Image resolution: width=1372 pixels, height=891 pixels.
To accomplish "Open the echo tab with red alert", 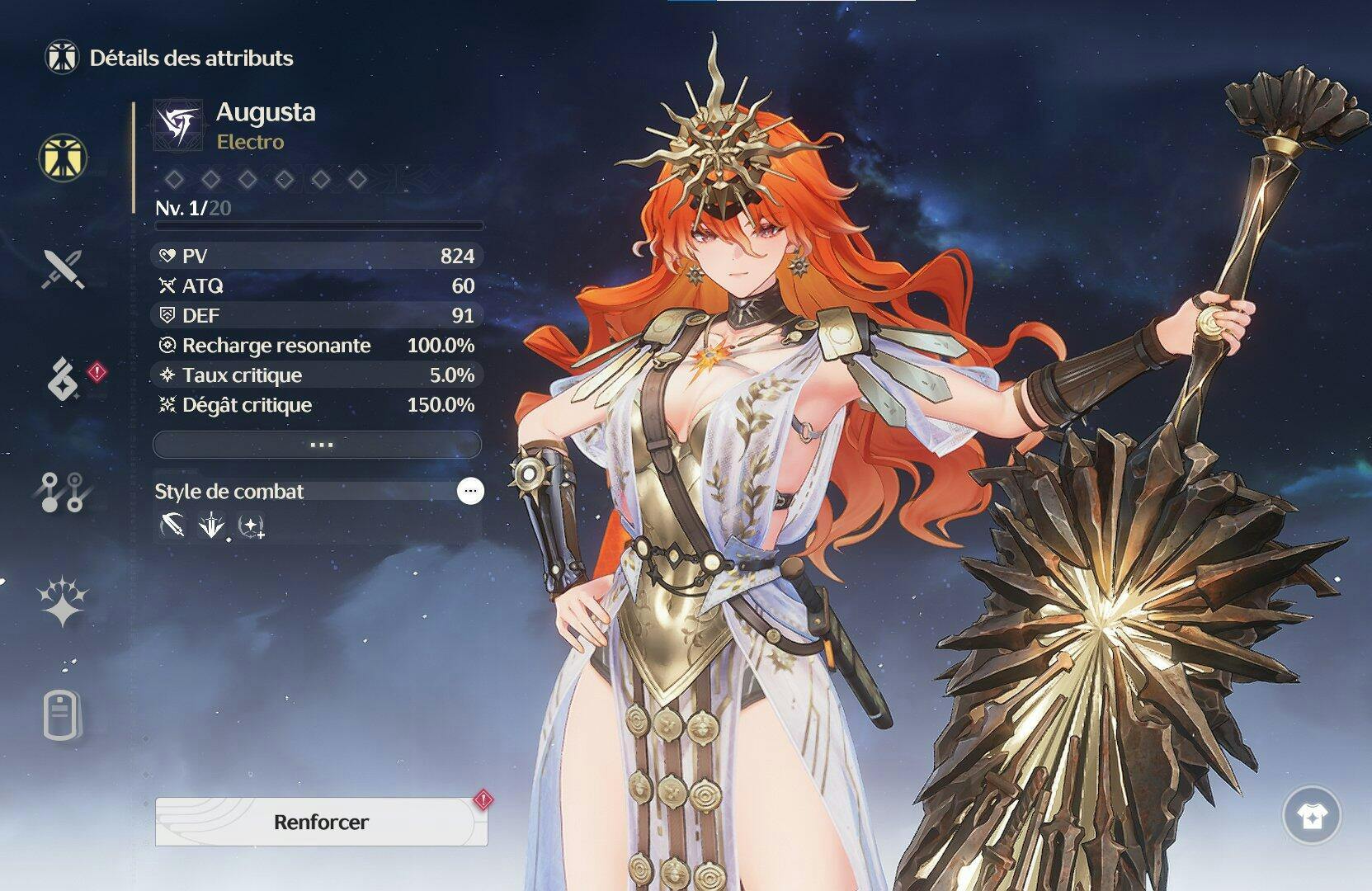I will (64, 379).
